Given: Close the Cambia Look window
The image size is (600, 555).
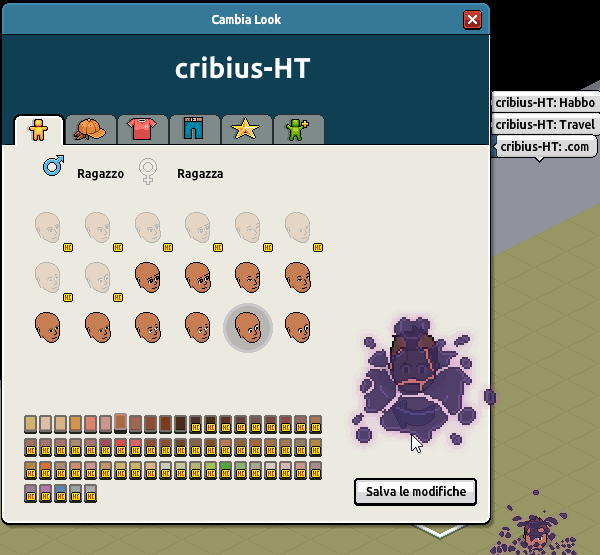Looking at the screenshot, I should pos(472,20).
